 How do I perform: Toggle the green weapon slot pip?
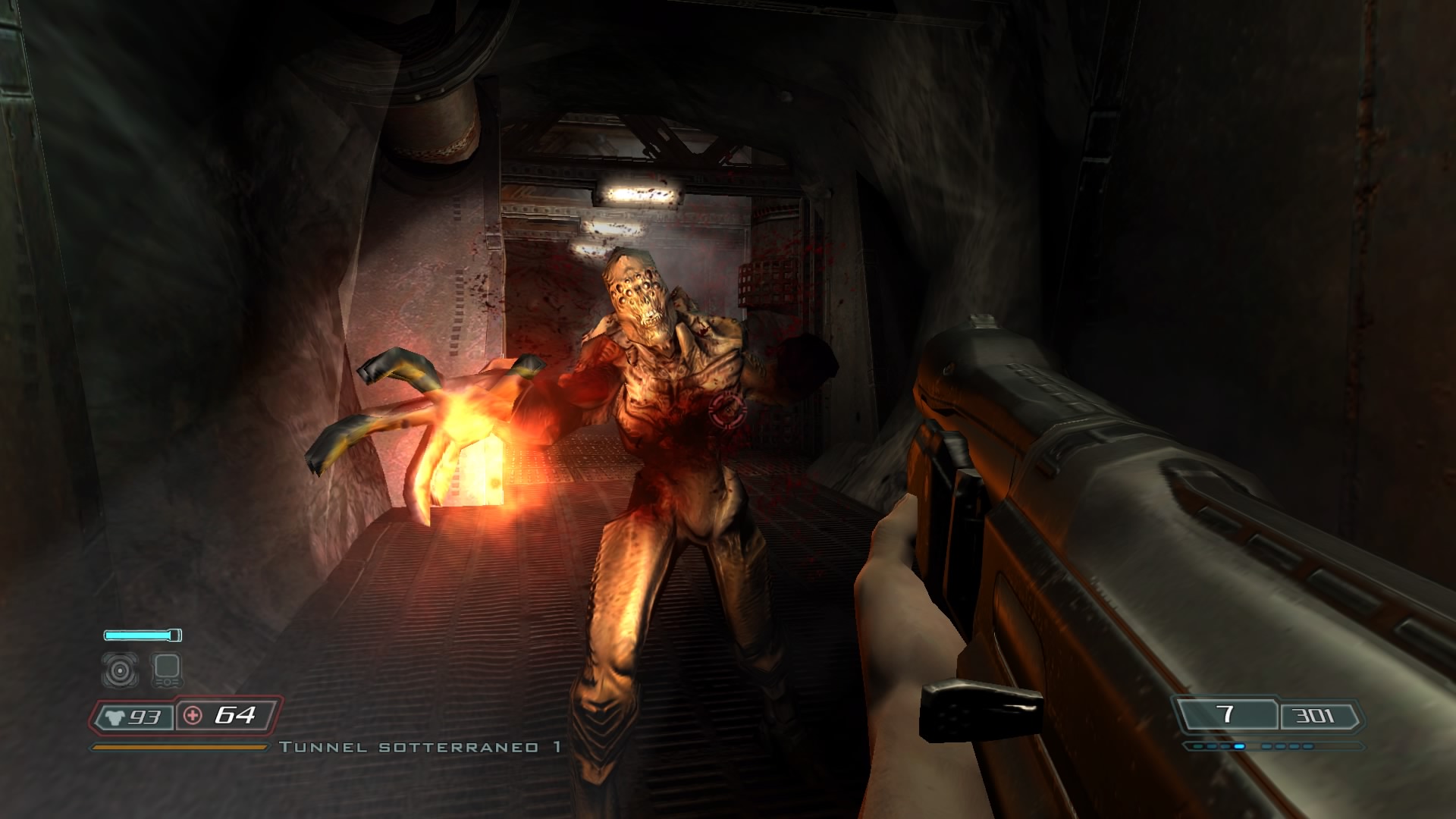pyautogui.click(x=1199, y=746)
